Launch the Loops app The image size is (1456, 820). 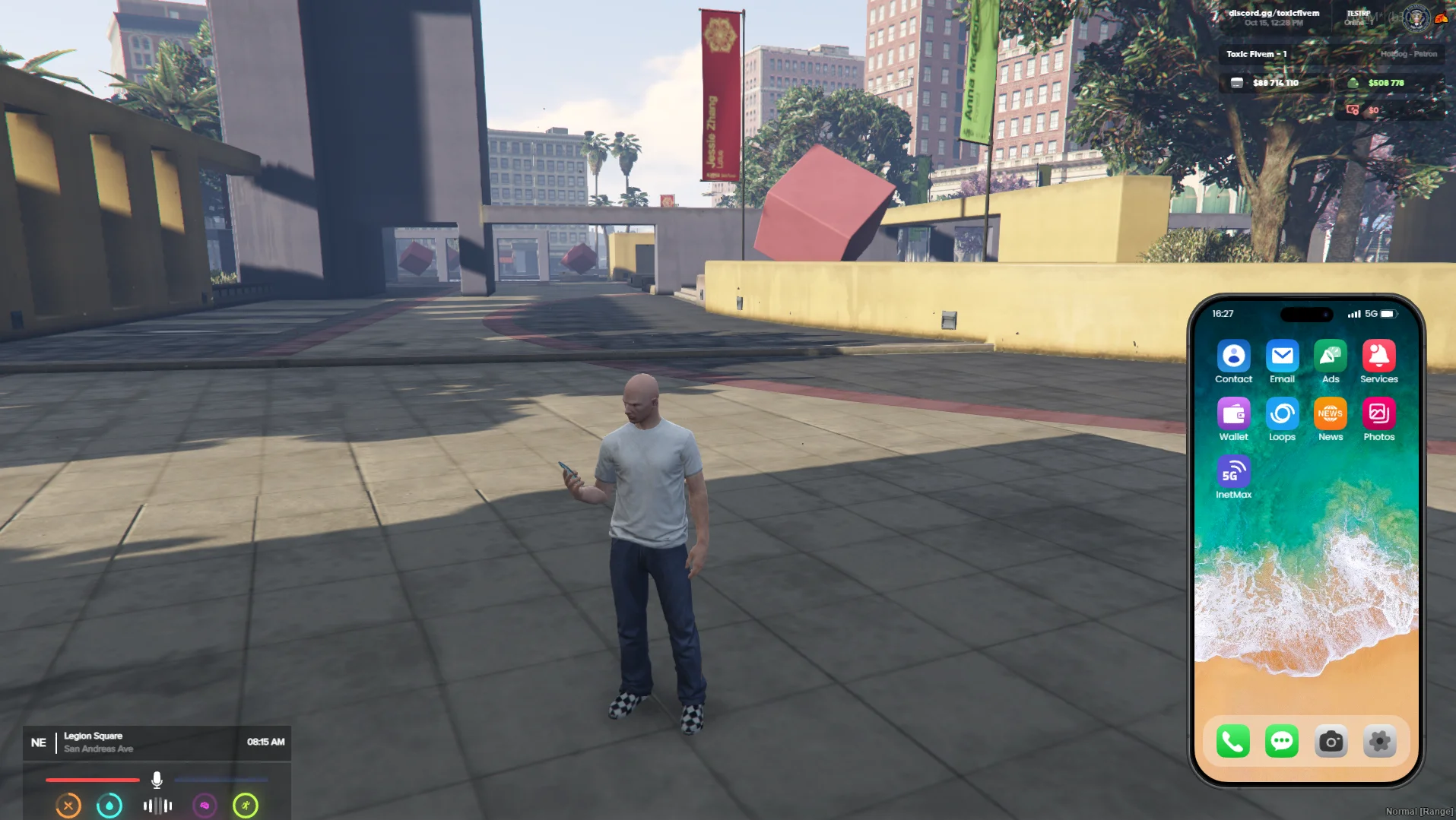click(1282, 413)
